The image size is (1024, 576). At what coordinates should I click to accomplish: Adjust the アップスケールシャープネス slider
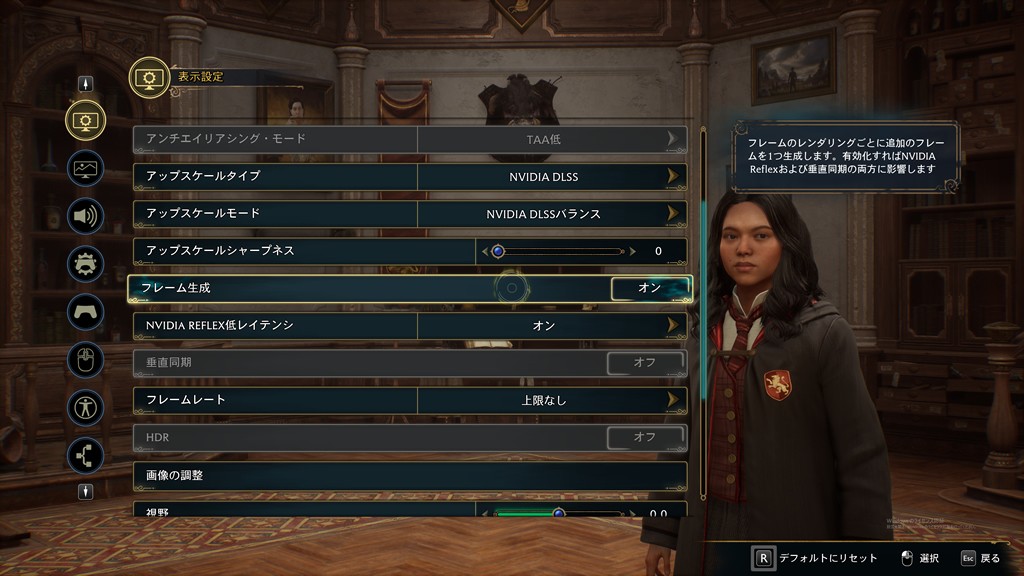[558, 251]
